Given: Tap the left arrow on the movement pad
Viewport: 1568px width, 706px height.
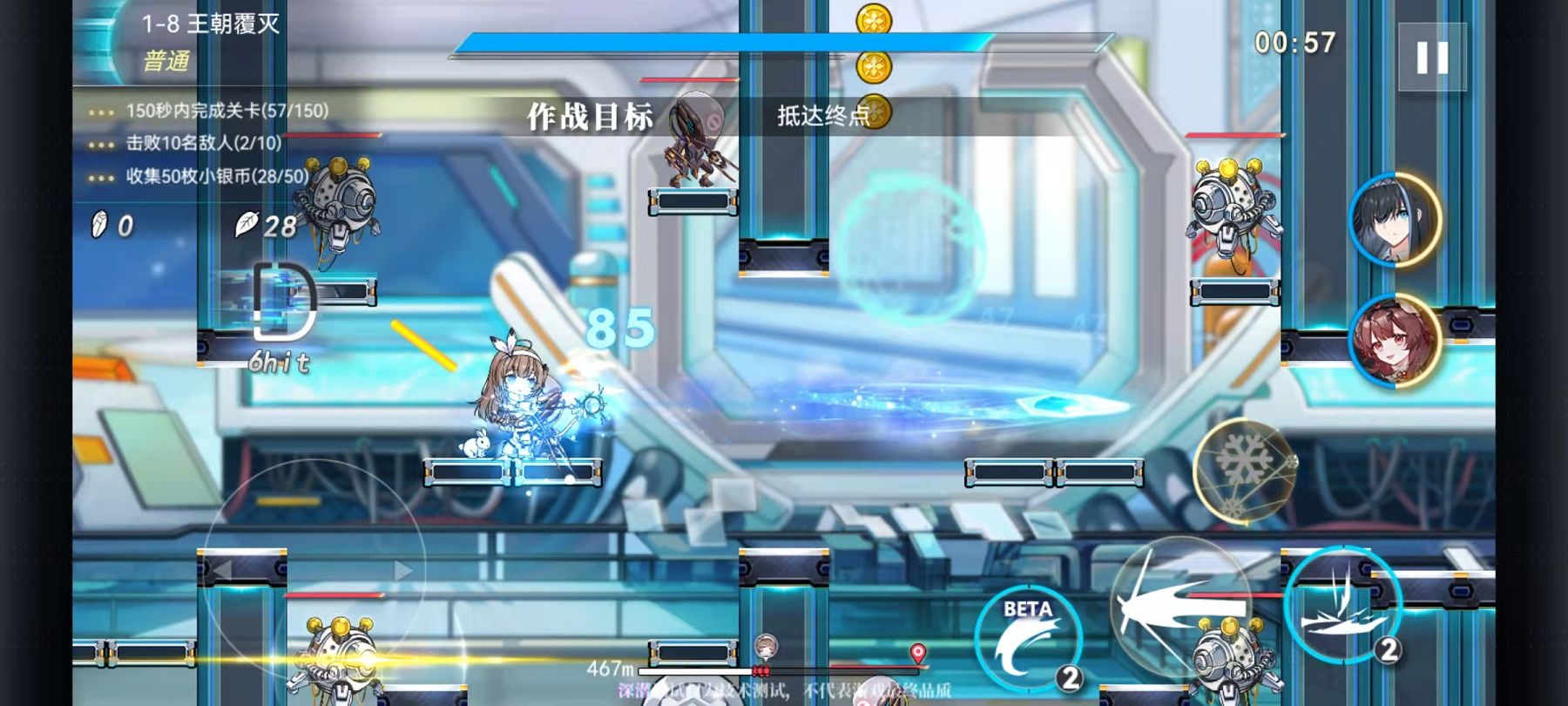Looking at the screenshot, I should point(223,571).
